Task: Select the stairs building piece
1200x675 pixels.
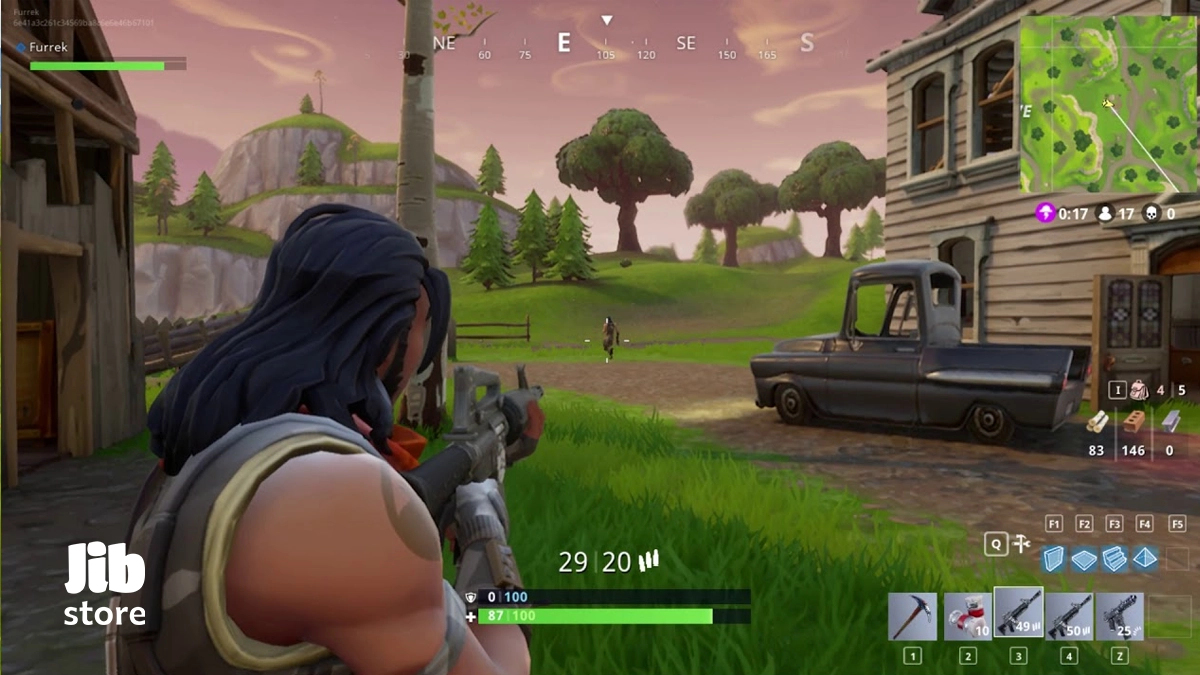Action: tap(1114, 559)
